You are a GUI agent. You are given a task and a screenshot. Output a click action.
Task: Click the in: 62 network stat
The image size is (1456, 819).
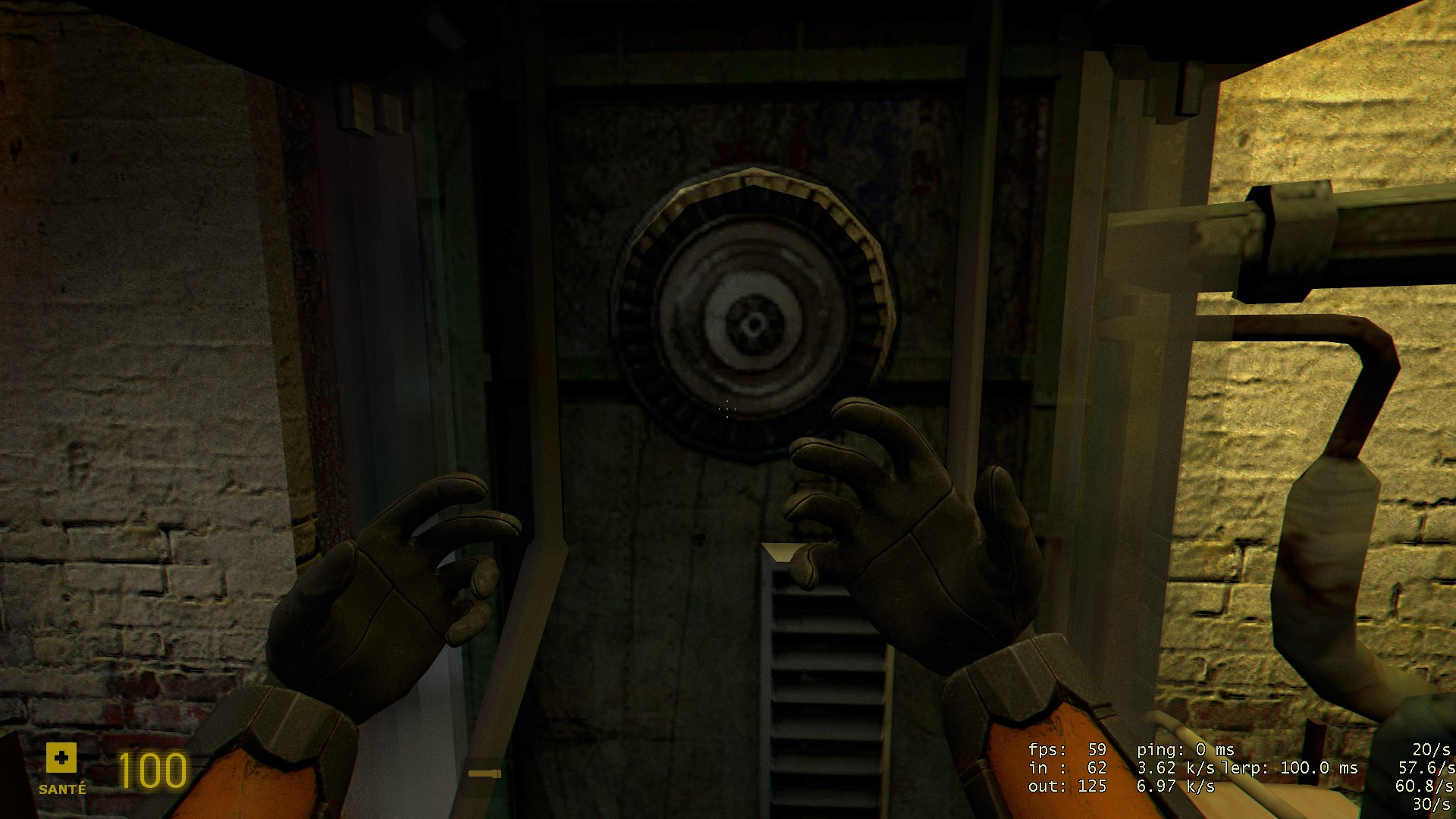point(1065,767)
